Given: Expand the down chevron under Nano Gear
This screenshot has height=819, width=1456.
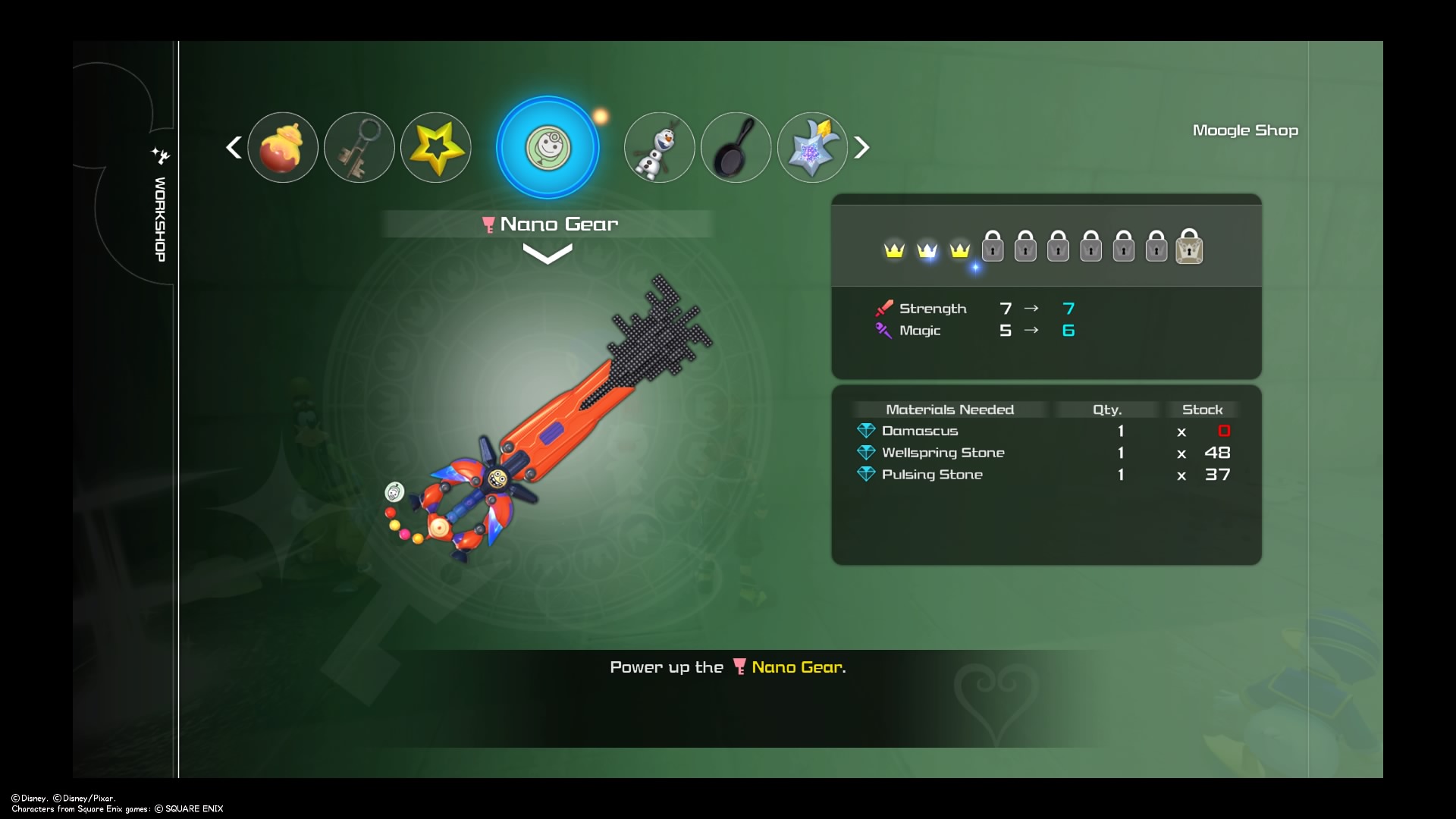Looking at the screenshot, I should click(x=547, y=254).
